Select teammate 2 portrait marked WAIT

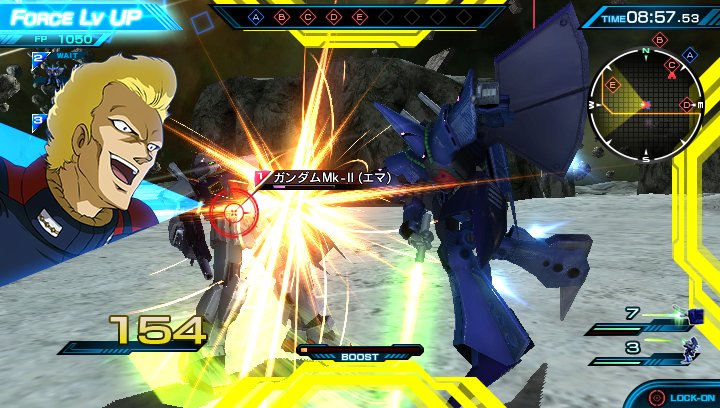coord(52,72)
